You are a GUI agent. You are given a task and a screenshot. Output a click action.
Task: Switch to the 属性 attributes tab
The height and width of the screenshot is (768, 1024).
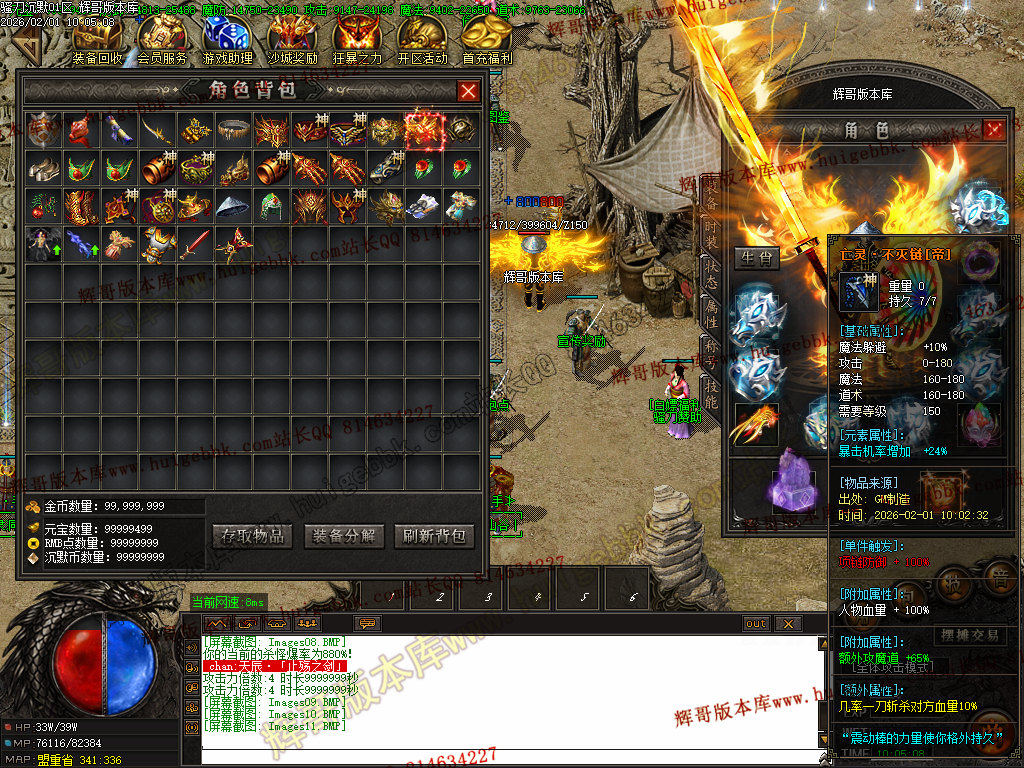(710, 318)
